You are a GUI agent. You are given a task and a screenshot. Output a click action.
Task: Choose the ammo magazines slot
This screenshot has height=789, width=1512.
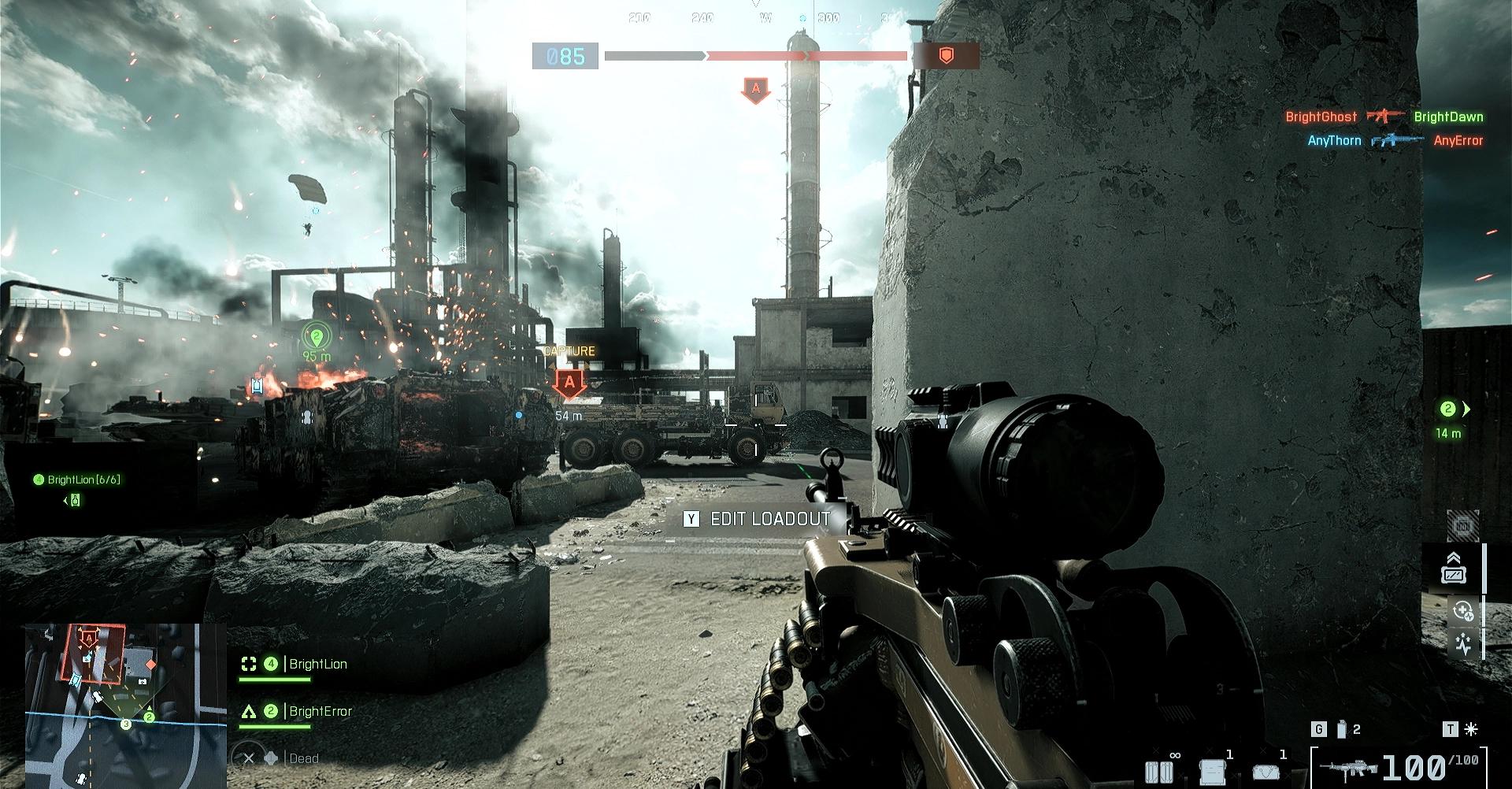1159,770
